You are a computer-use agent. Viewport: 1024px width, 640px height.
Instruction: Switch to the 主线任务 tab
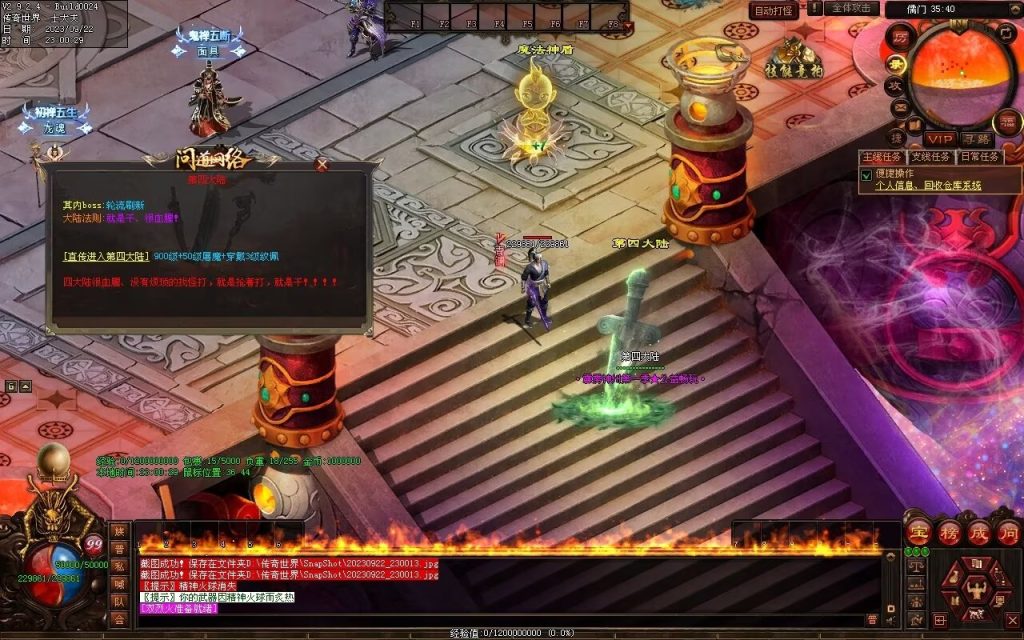point(881,157)
